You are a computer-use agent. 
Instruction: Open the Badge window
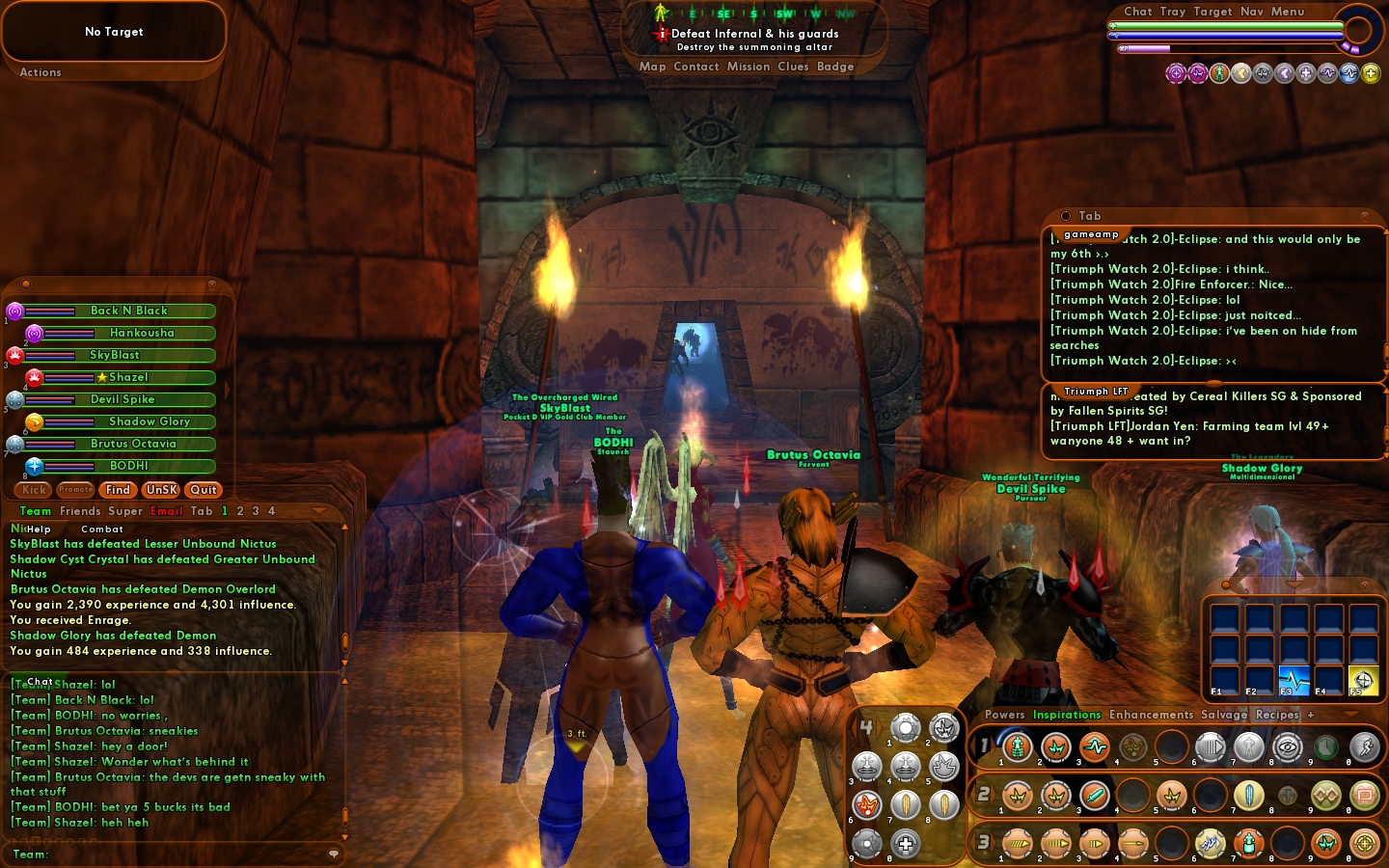(835, 67)
